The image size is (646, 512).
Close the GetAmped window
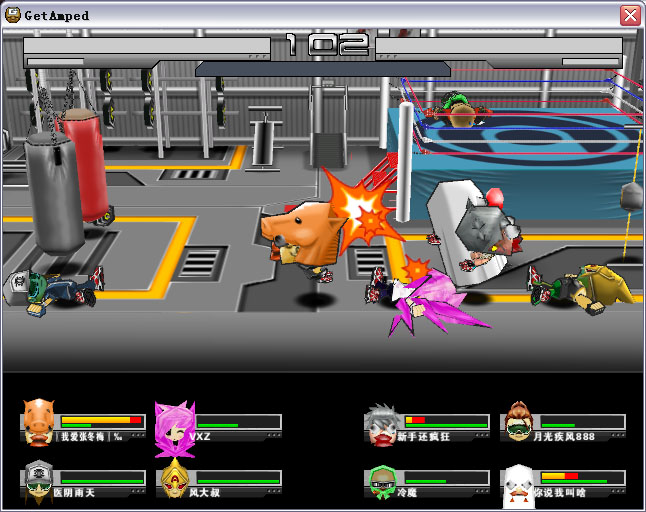click(x=630, y=15)
